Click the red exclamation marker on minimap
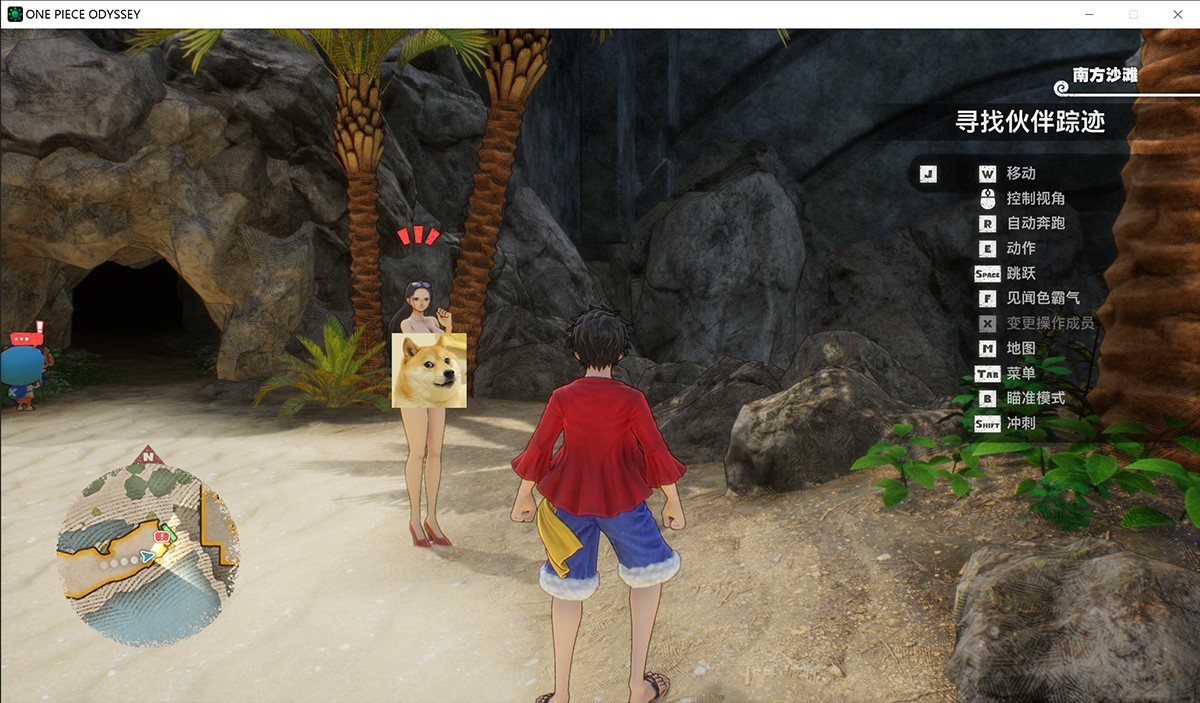 [x=162, y=537]
